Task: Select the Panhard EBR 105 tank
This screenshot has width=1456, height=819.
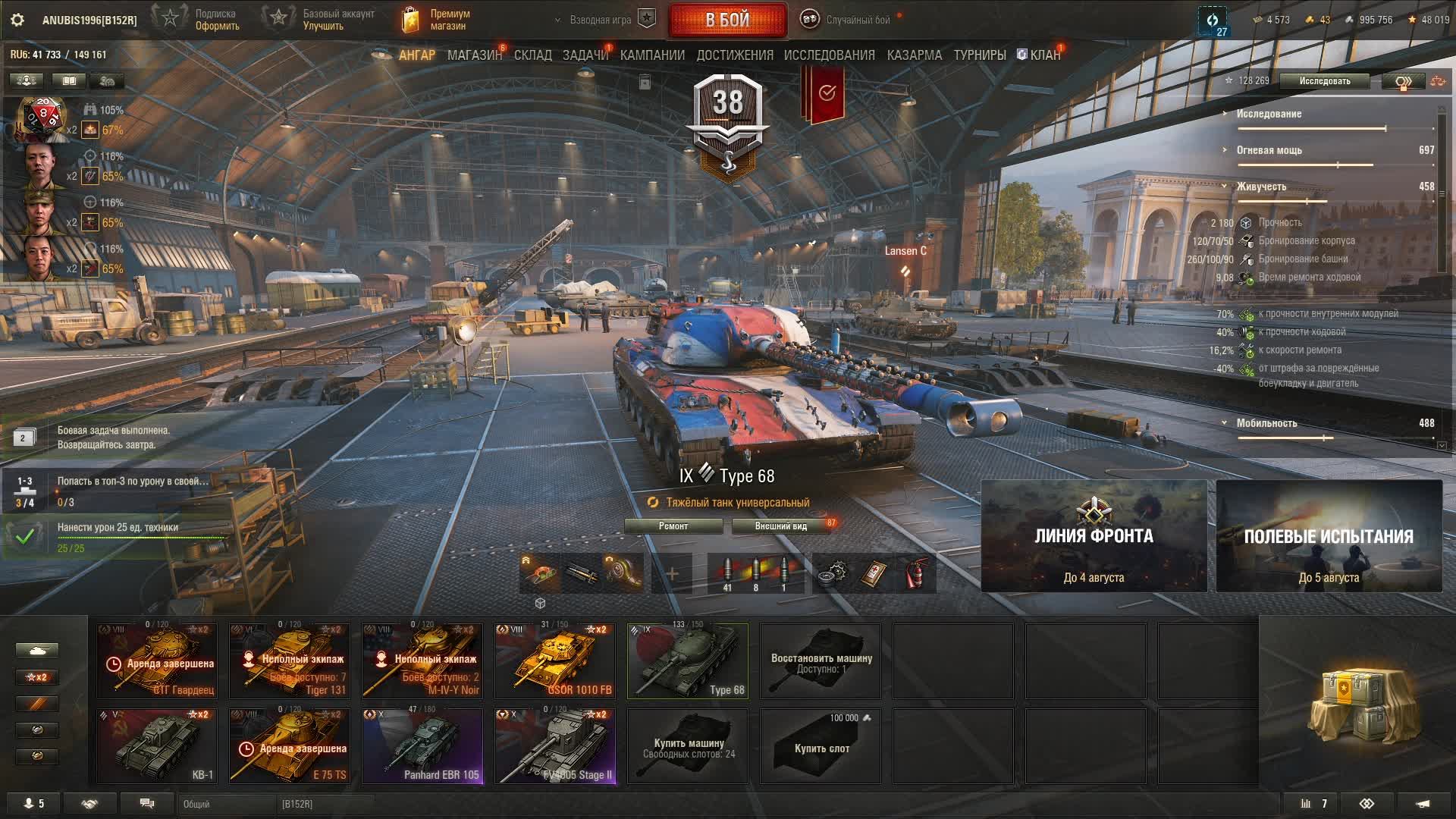Action: click(422, 746)
